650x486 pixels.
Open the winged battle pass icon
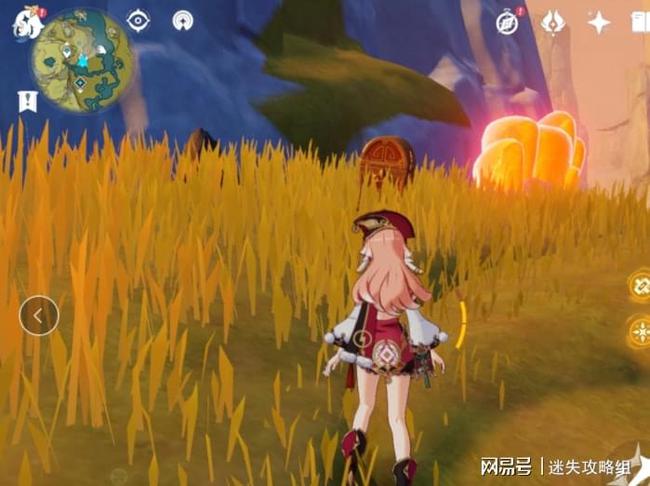pyautogui.click(x=553, y=22)
